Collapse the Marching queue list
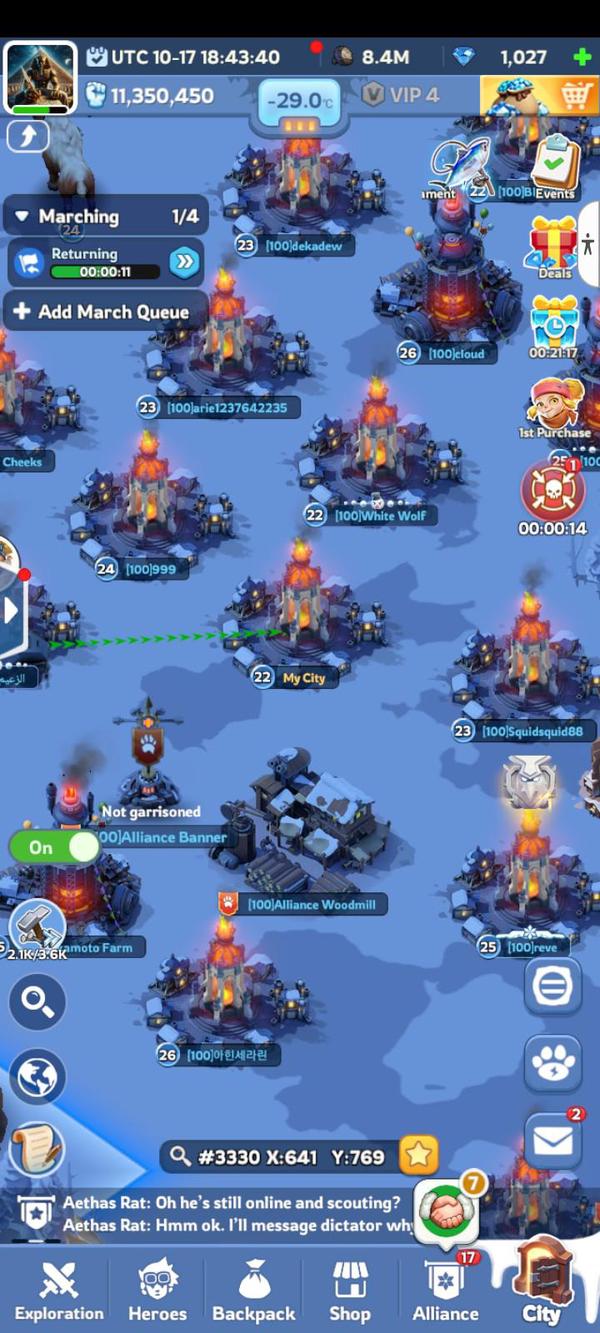 [x=22, y=216]
